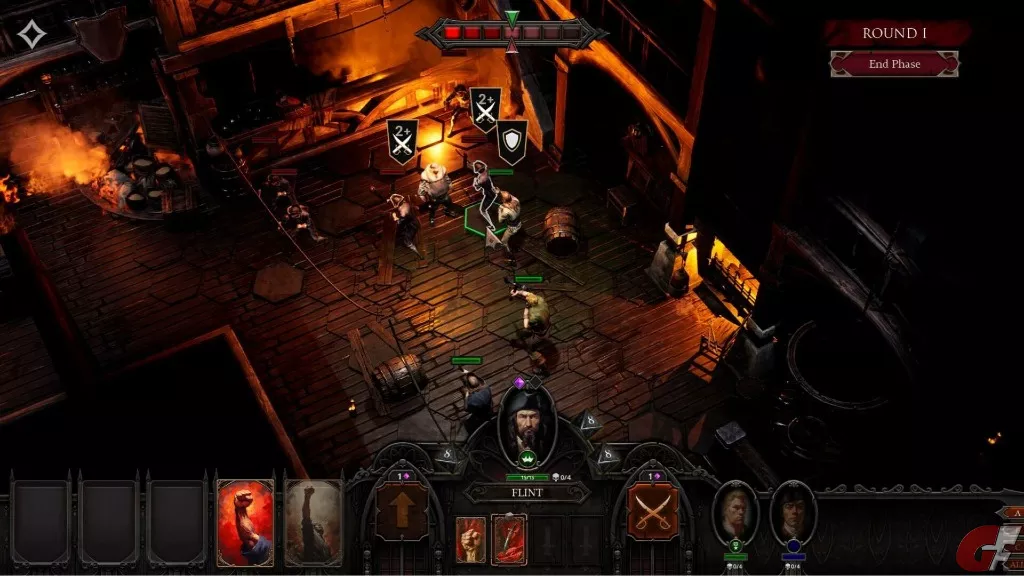
Task: Open the diamond menu icon in the corner
Action: click(x=32, y=35)
